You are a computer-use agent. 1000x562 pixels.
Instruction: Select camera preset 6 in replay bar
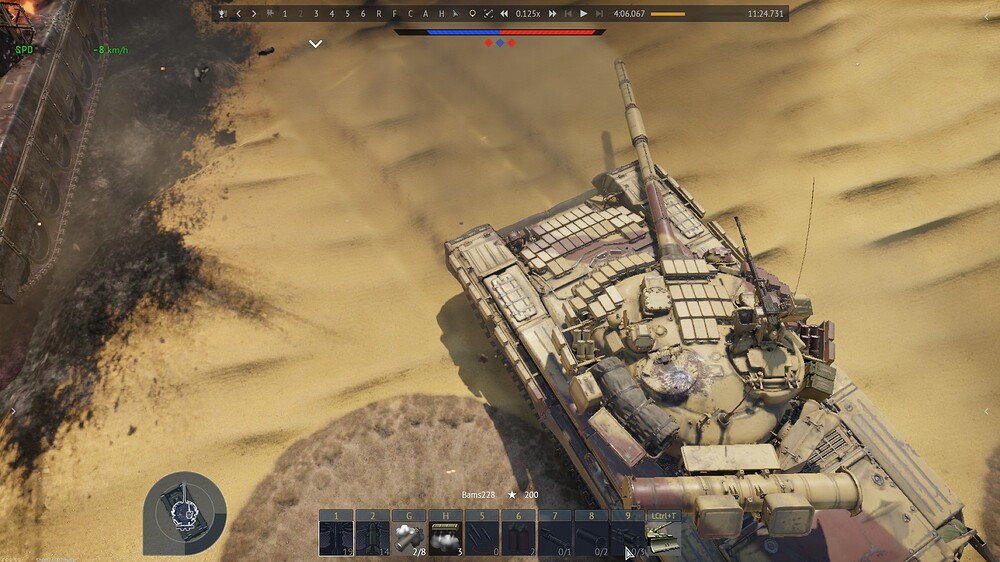363,14
